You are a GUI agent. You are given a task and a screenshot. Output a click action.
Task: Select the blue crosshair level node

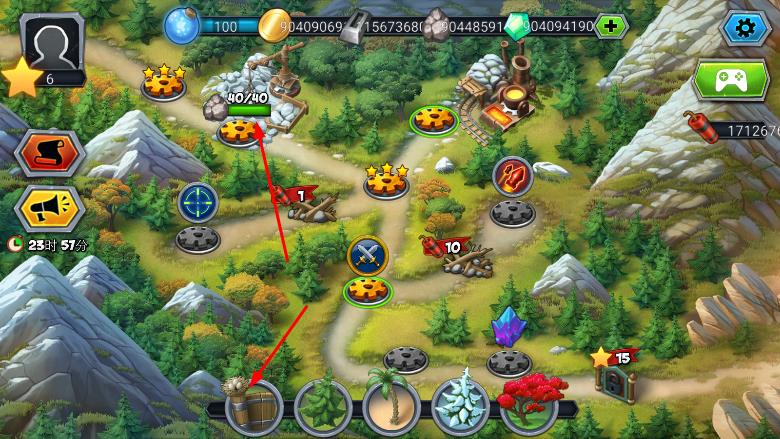pos(198,203)
